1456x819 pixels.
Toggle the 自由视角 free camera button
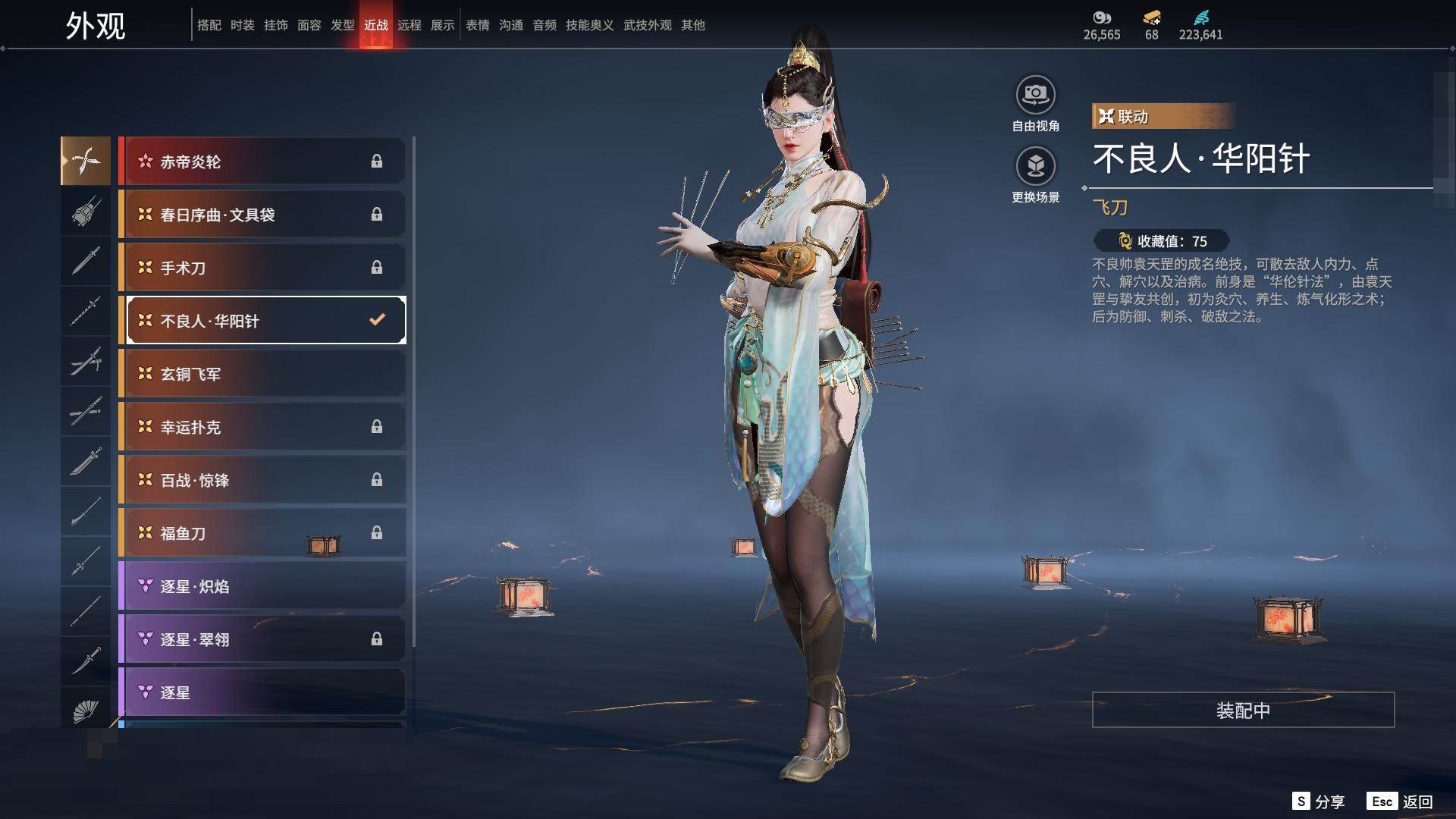pyautogui.click(x=1035, y=96)
